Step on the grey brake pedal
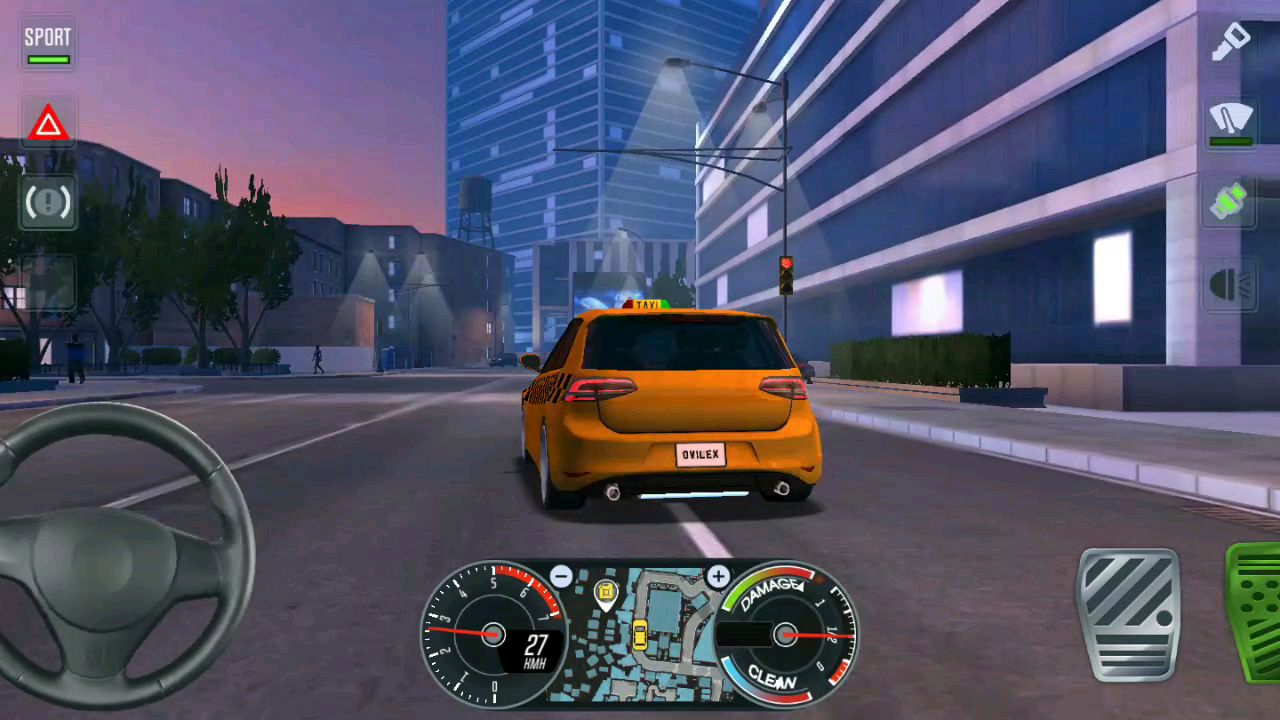 click(1129, 614)
